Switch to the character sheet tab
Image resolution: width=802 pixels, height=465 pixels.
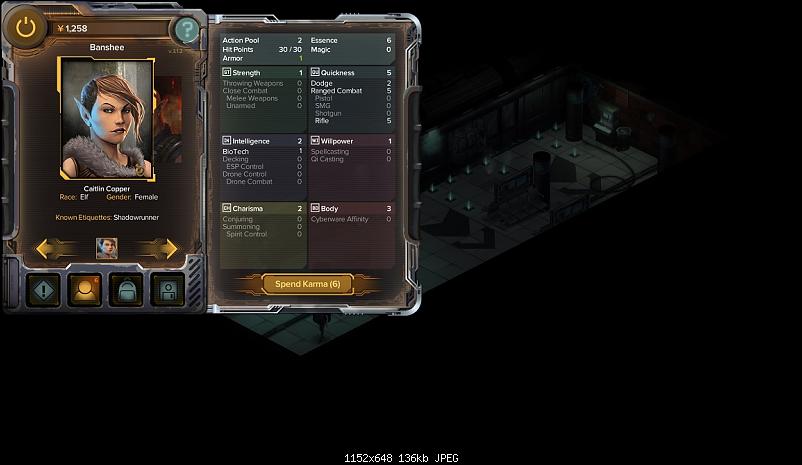[84, 291]
